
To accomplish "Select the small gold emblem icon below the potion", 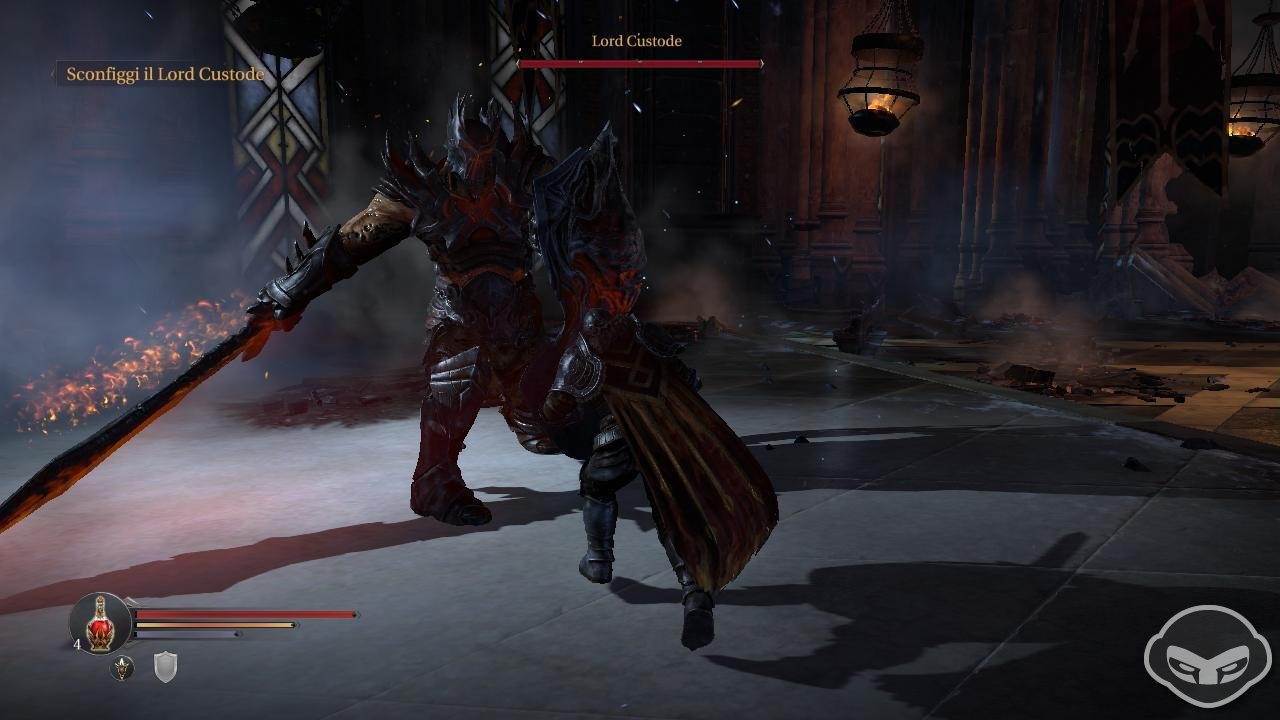I will (x=122, y=668).
